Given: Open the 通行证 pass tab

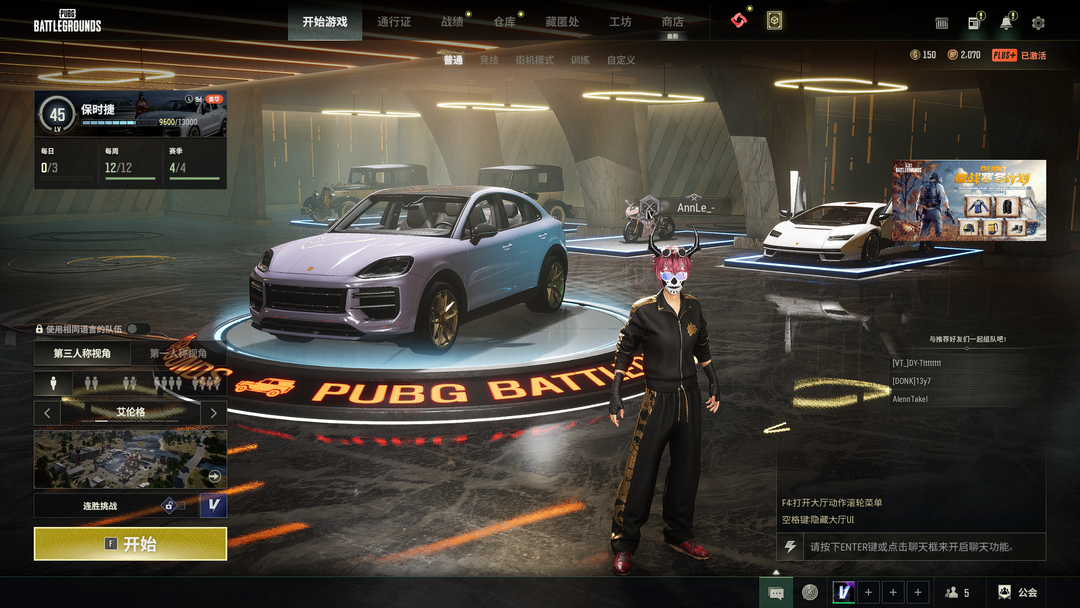Looking at the screenshot, I should click(x=394, y=22).
